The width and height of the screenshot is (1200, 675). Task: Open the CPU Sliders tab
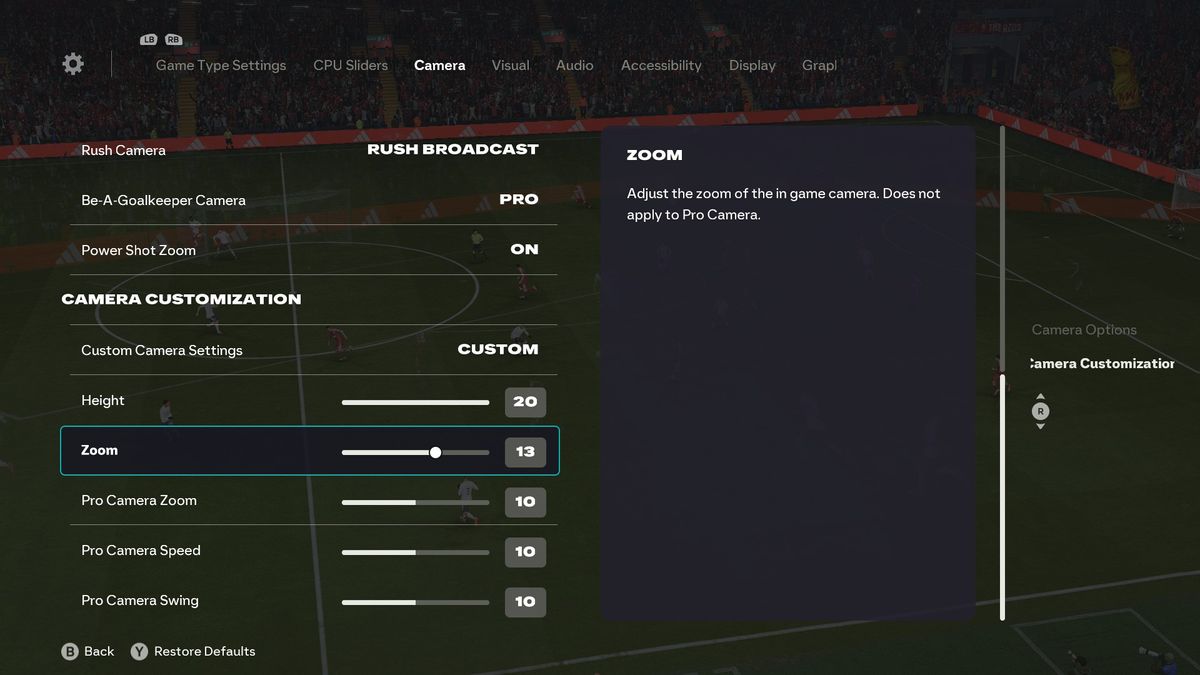coord(350,65)
